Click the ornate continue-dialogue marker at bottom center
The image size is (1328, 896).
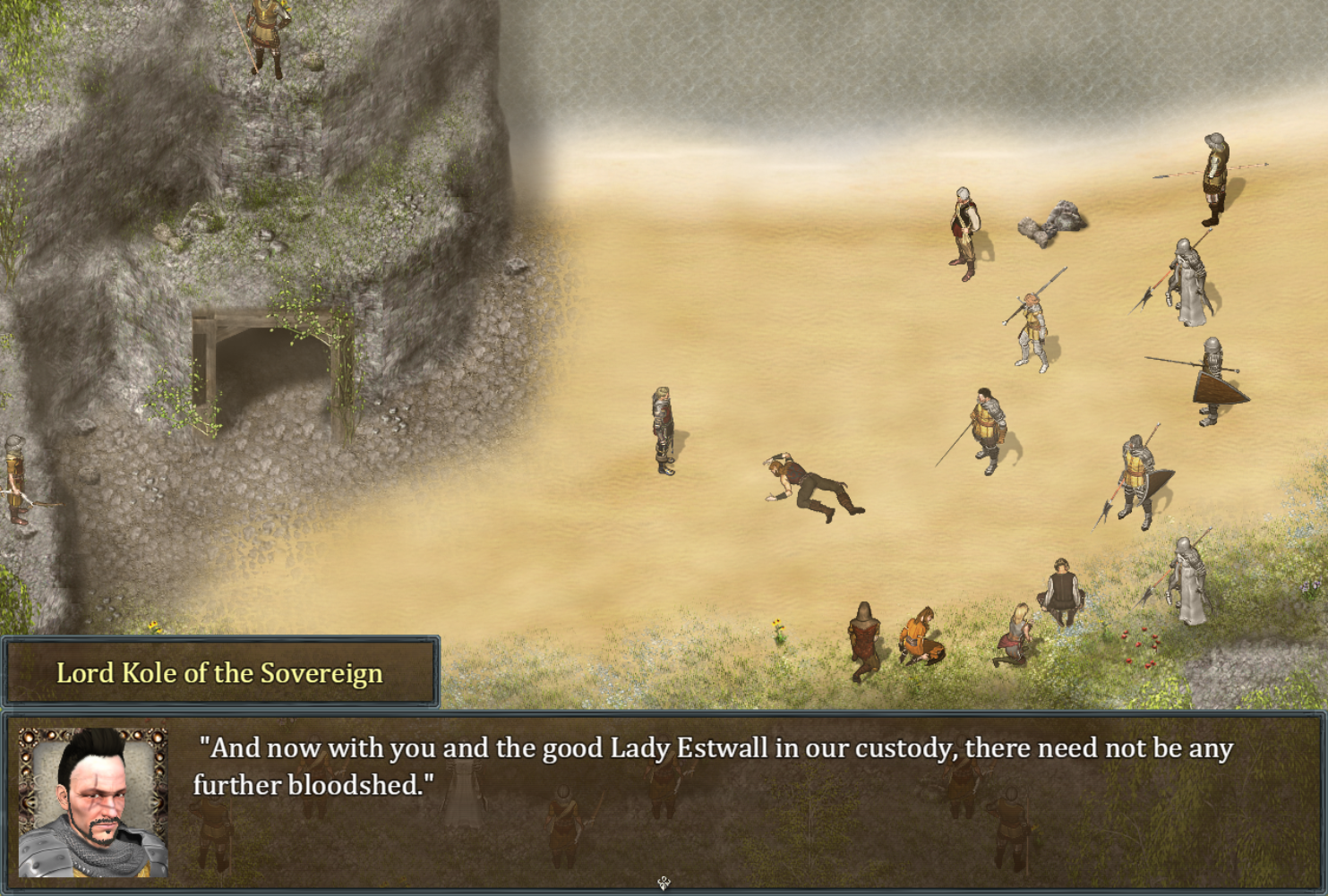(x=664, y=883)
